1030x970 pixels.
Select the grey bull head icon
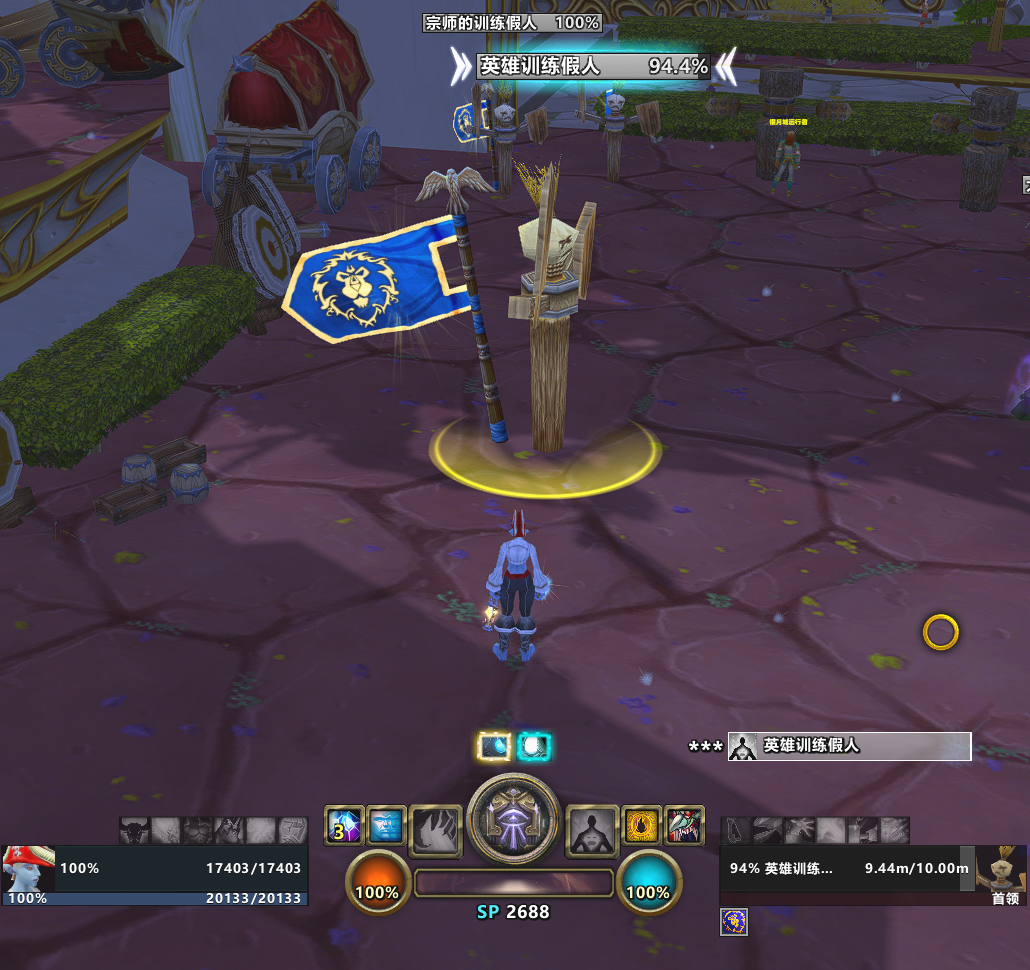[x=134, y=830]
